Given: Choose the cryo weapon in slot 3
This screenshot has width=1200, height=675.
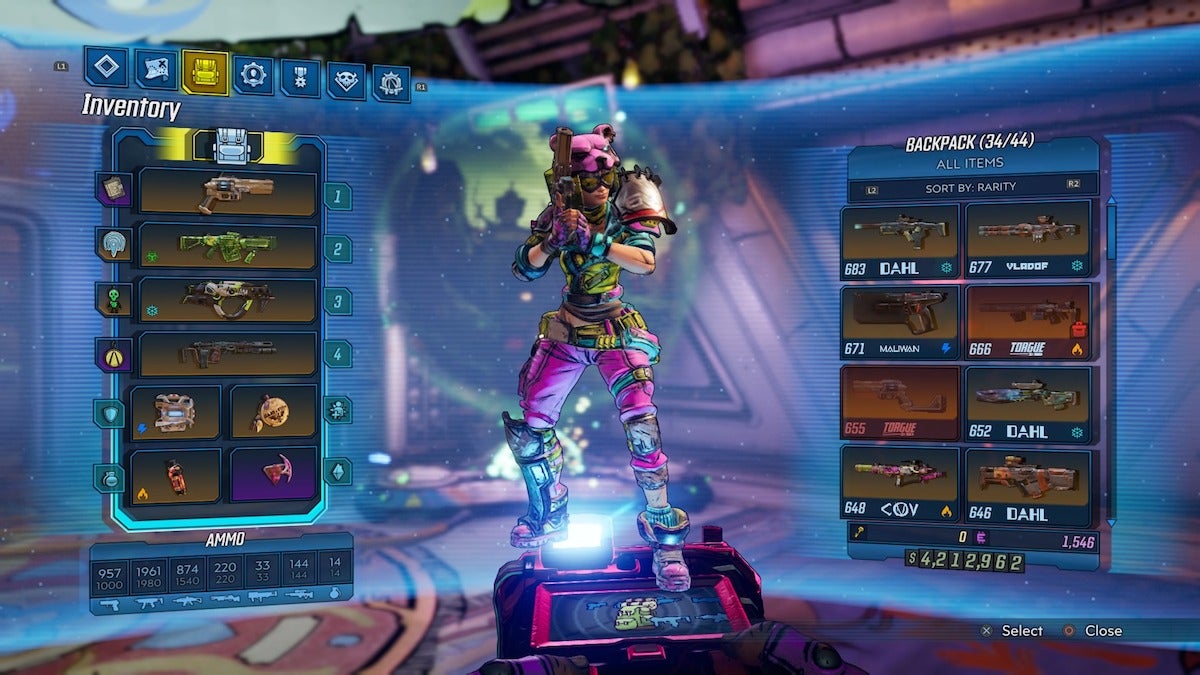Looking at the screenshot, I should (228, 299).
